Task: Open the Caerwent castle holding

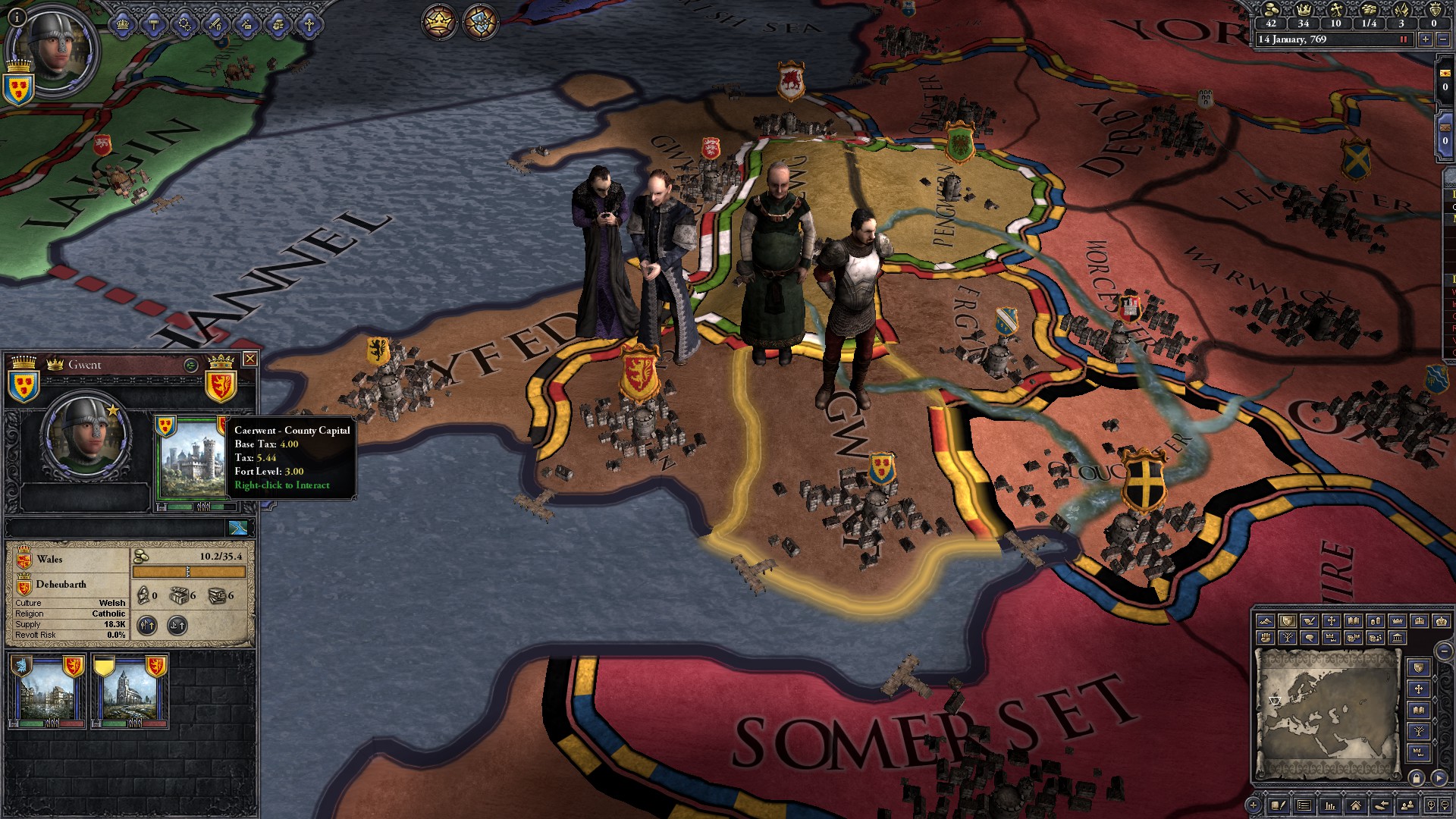Action: click(x=190, y=457)
